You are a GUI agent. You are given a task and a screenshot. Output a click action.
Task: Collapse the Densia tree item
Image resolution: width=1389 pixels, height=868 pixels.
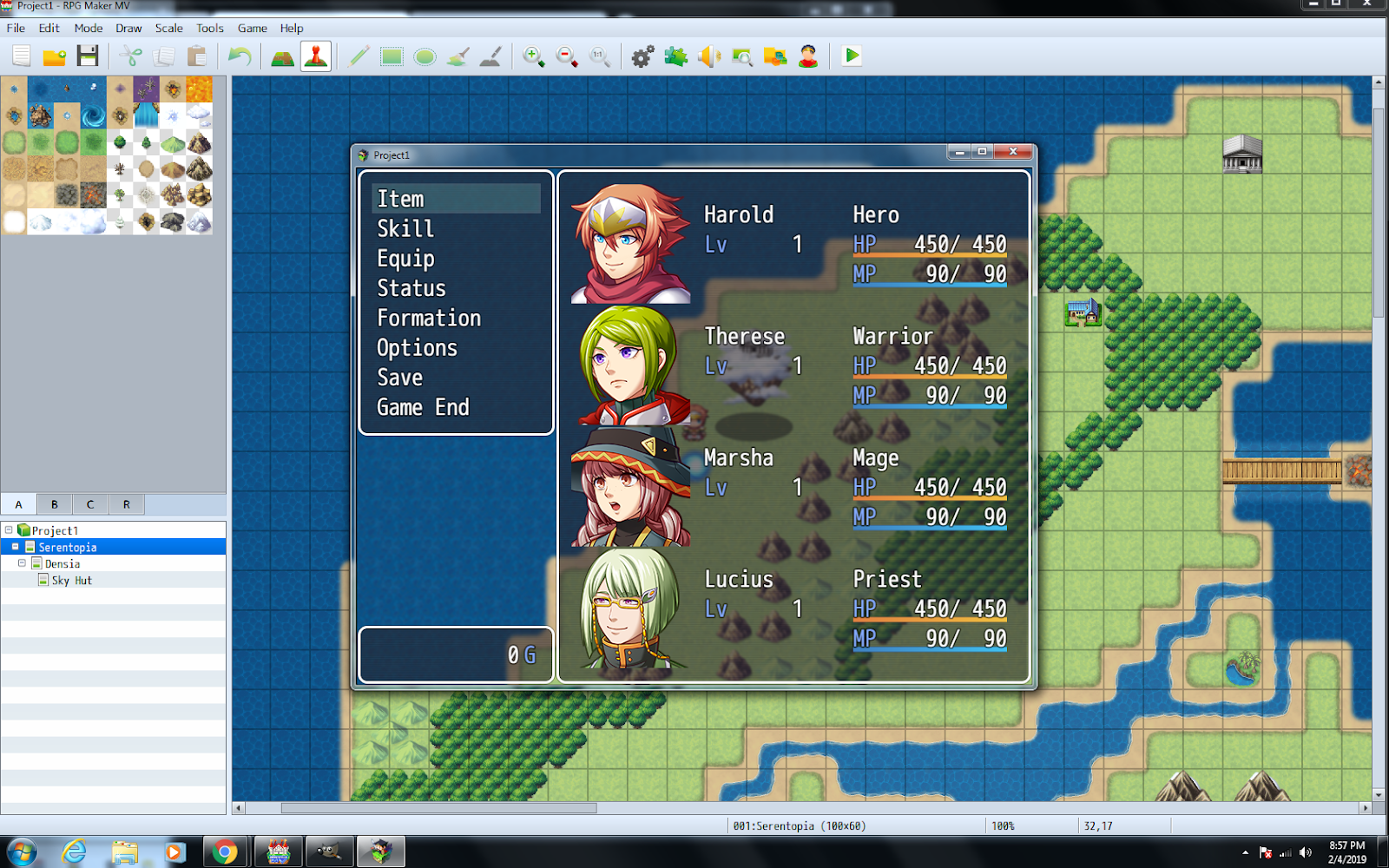coord(23,563)
